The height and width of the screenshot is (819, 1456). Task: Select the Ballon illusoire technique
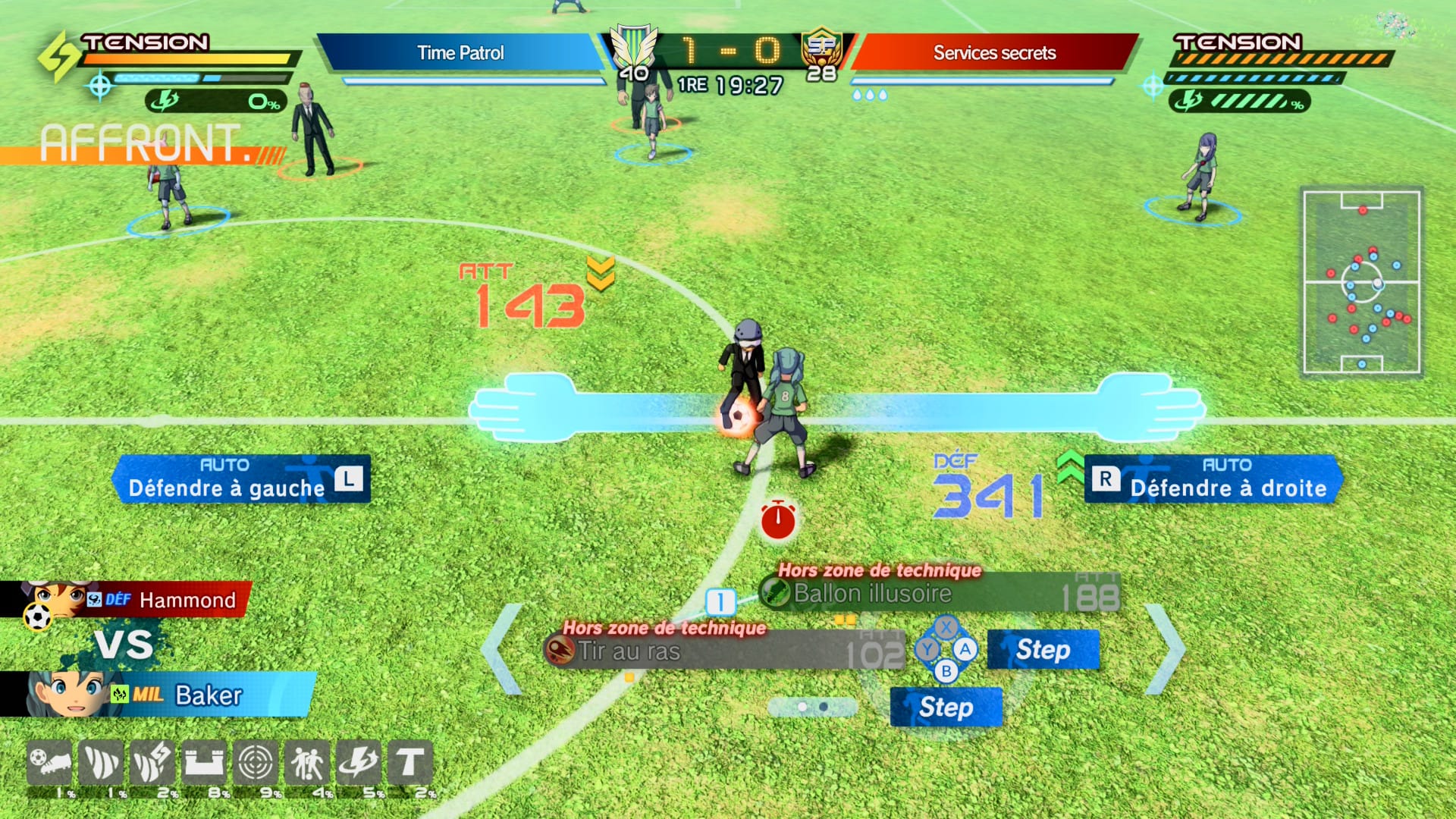940,593
